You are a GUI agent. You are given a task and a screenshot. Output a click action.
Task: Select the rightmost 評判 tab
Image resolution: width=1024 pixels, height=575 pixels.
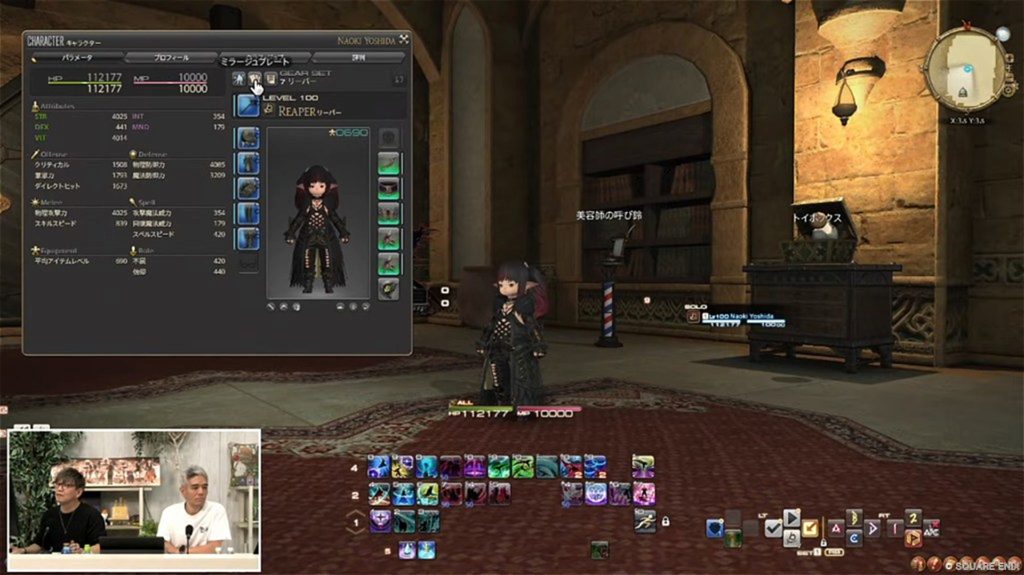pos(358,58)
